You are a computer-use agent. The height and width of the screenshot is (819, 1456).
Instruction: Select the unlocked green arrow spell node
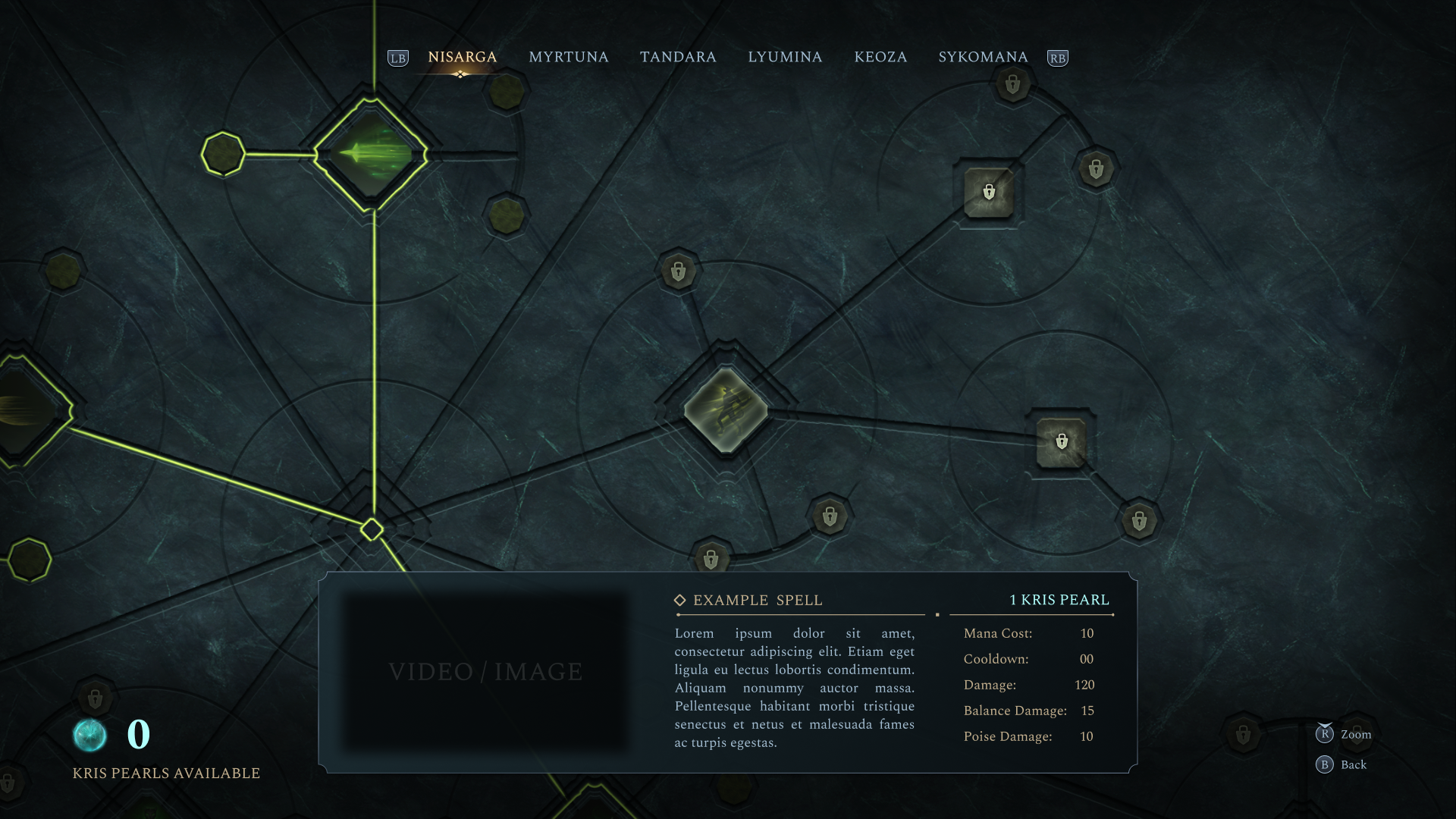pyautogui.click(x=371, y=155)
